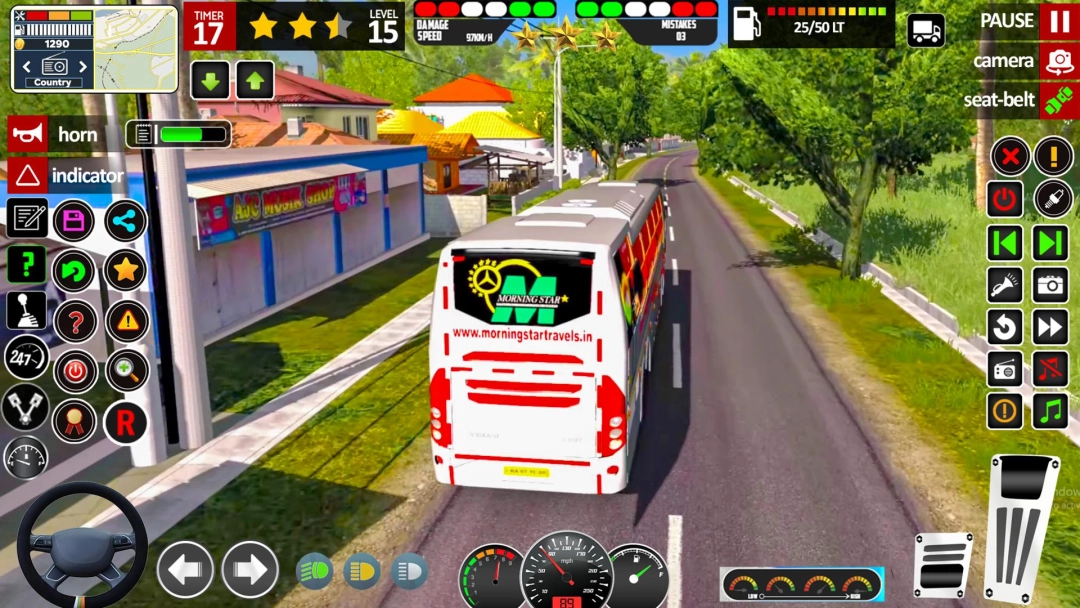
Task: Step on the accelerator pedal
Action: (1020, 525)
